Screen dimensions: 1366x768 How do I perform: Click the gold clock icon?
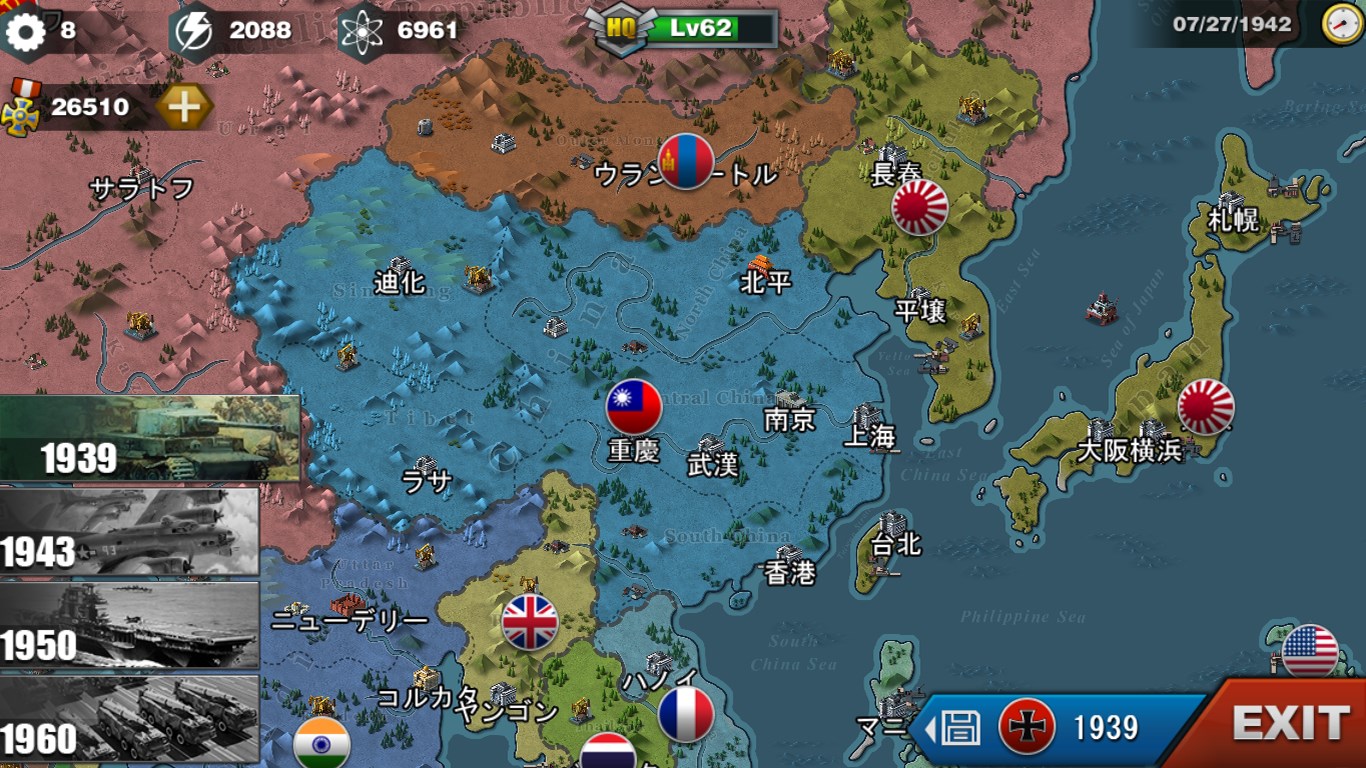click(x=1341, y=24)
